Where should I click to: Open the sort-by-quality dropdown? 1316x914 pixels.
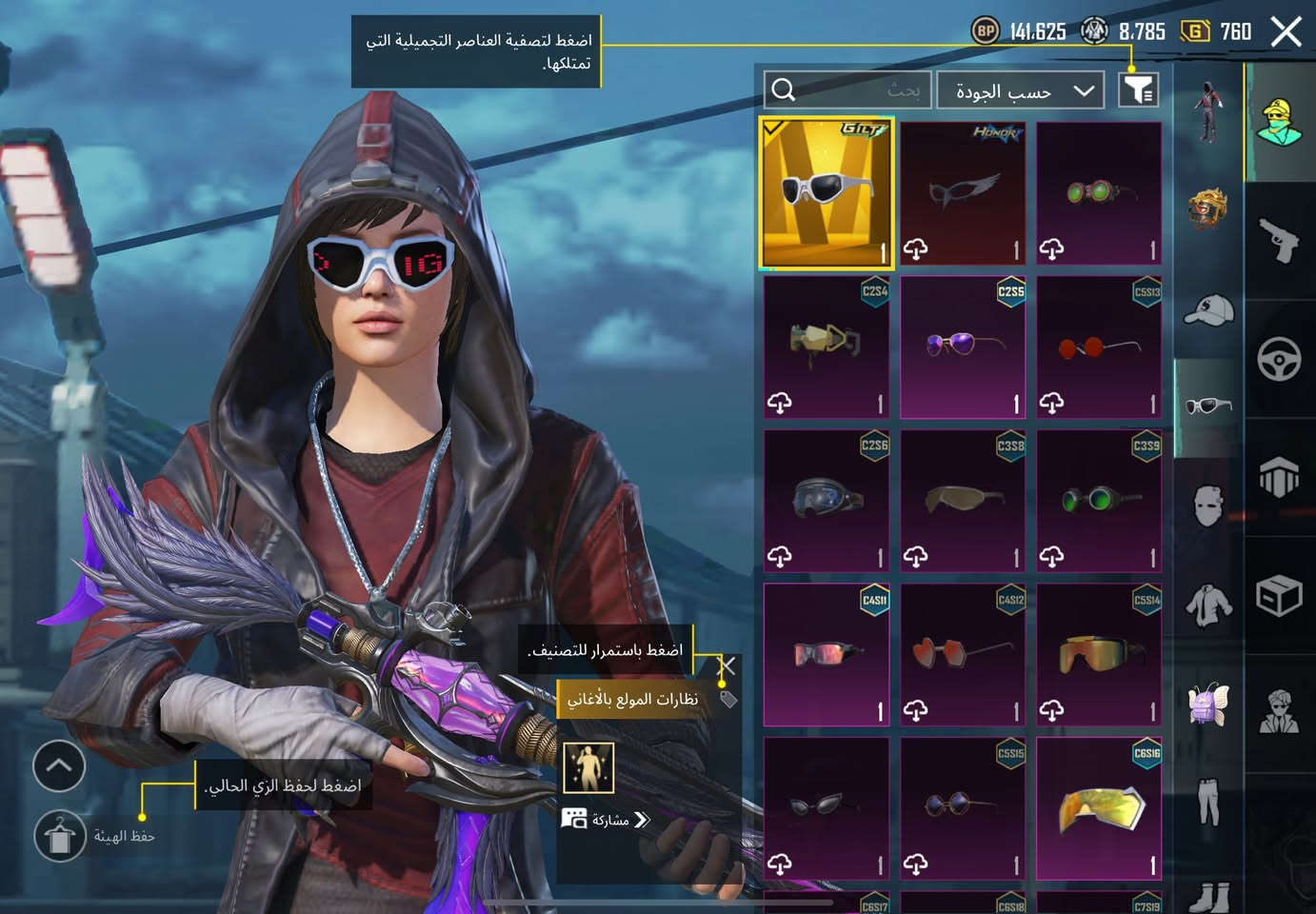(x=1021, y=90)
